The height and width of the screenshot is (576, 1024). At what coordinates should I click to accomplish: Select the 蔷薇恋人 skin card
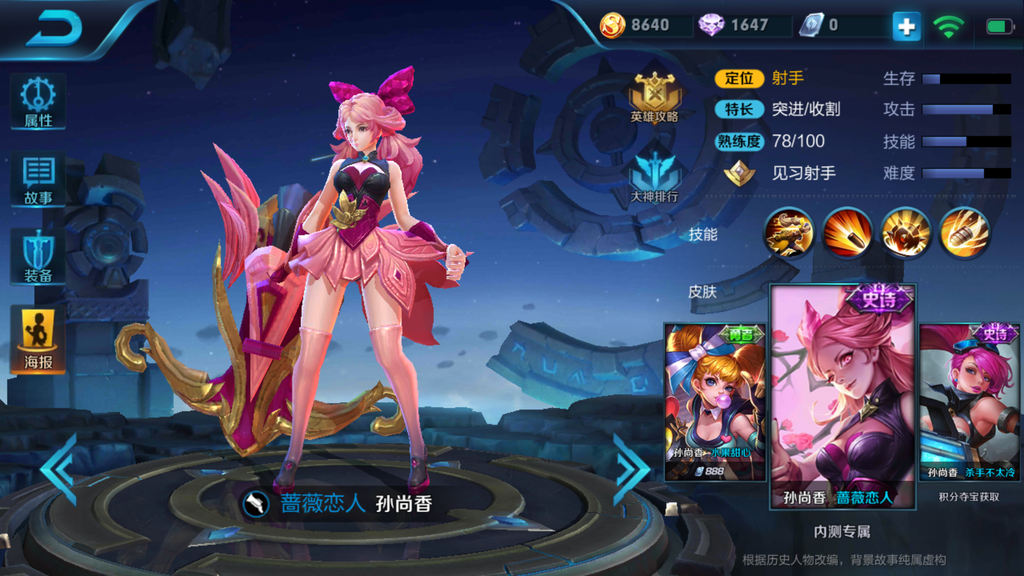point(842,396)
